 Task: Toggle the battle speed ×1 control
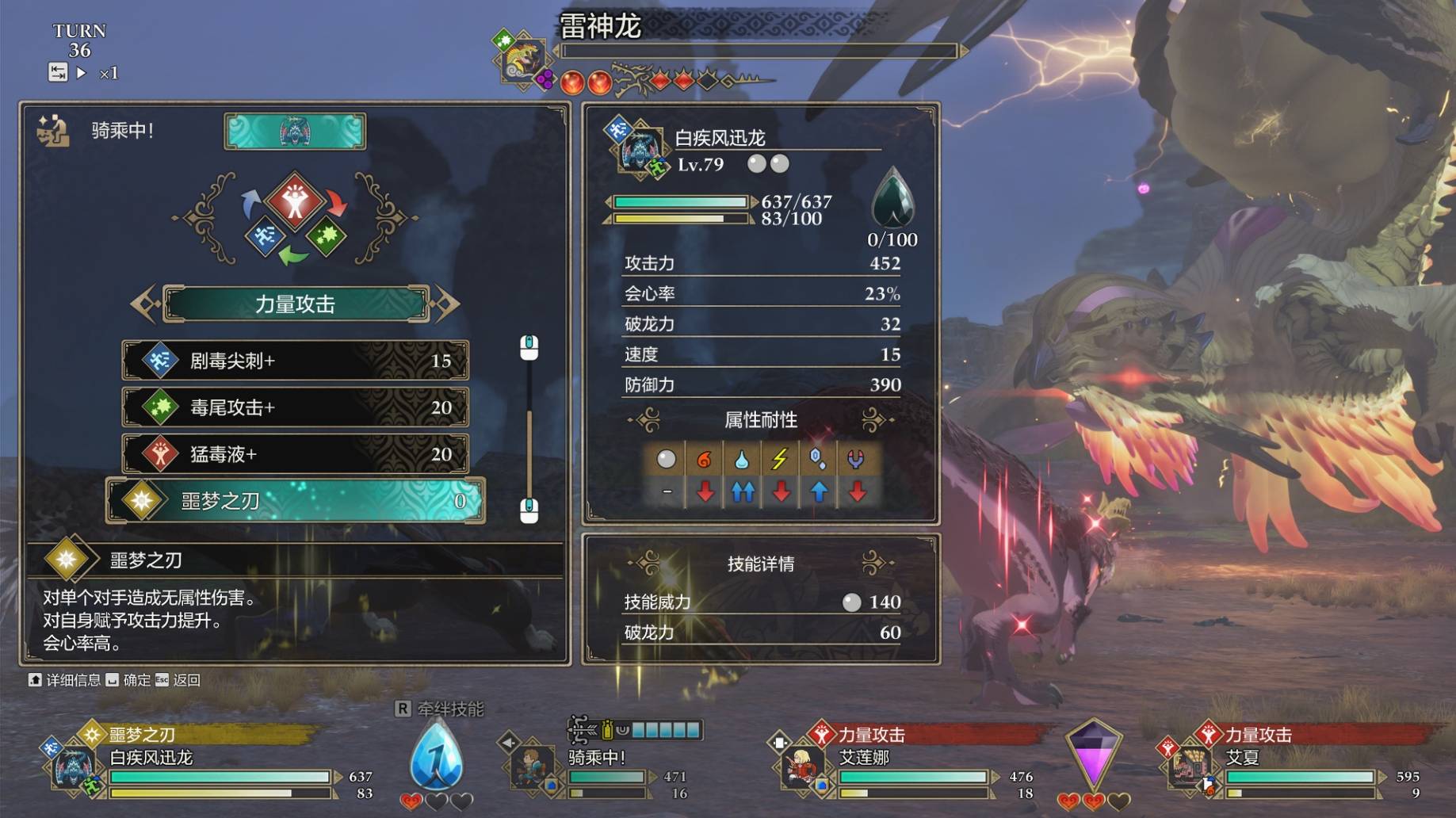pos(109,74)
